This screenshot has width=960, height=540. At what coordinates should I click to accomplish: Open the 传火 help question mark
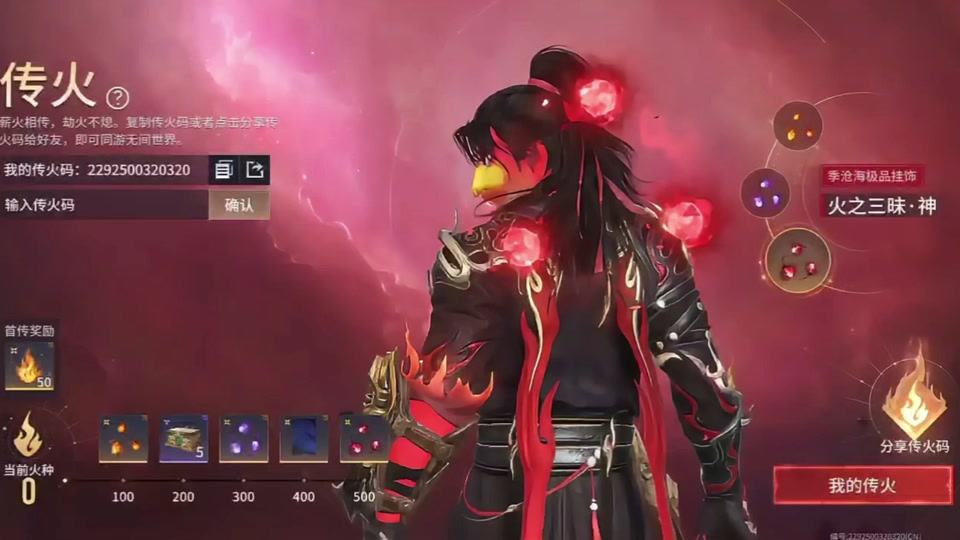118,97
